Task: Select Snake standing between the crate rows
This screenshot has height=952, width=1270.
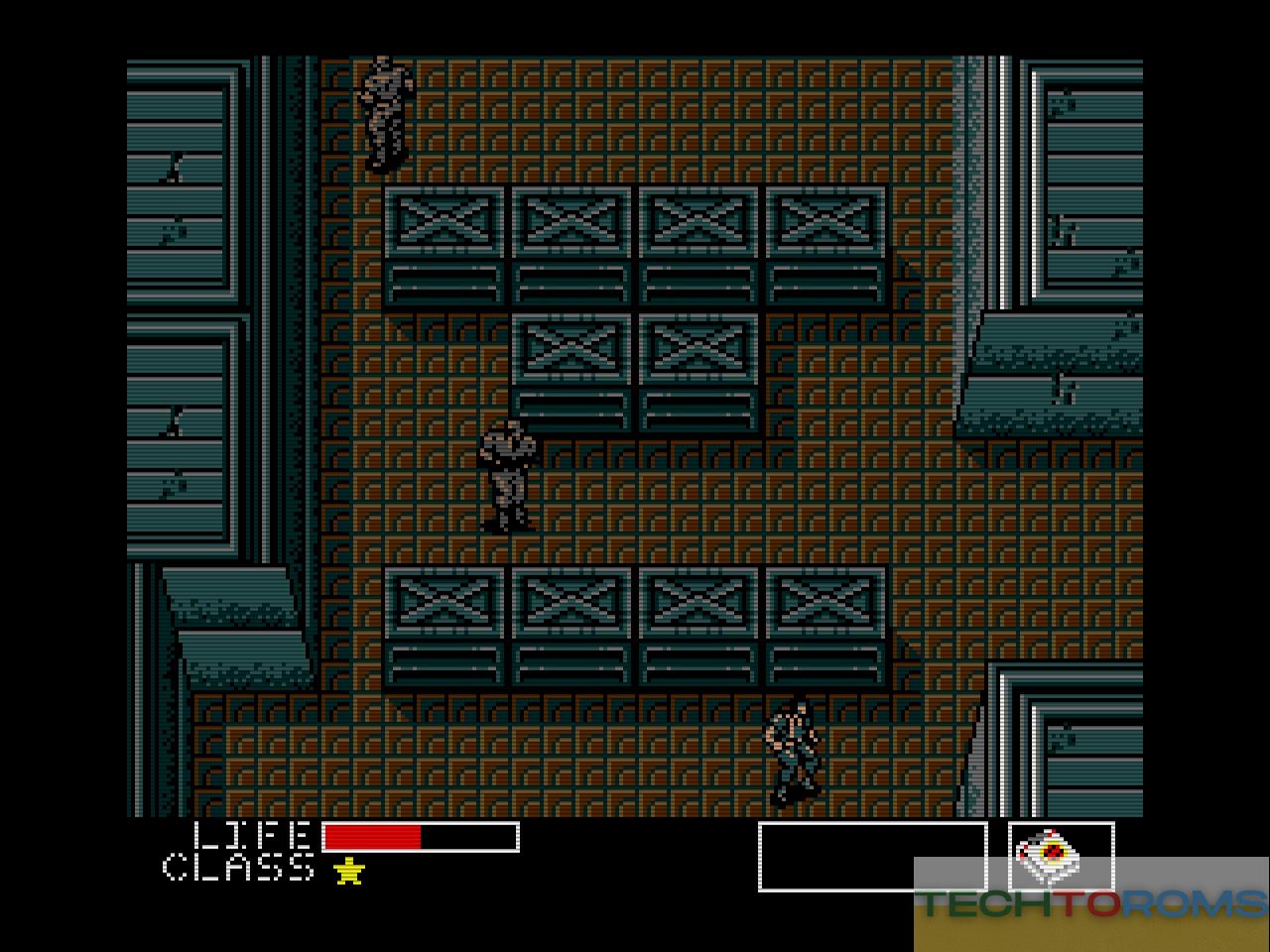Action: [x=508, y=476]
